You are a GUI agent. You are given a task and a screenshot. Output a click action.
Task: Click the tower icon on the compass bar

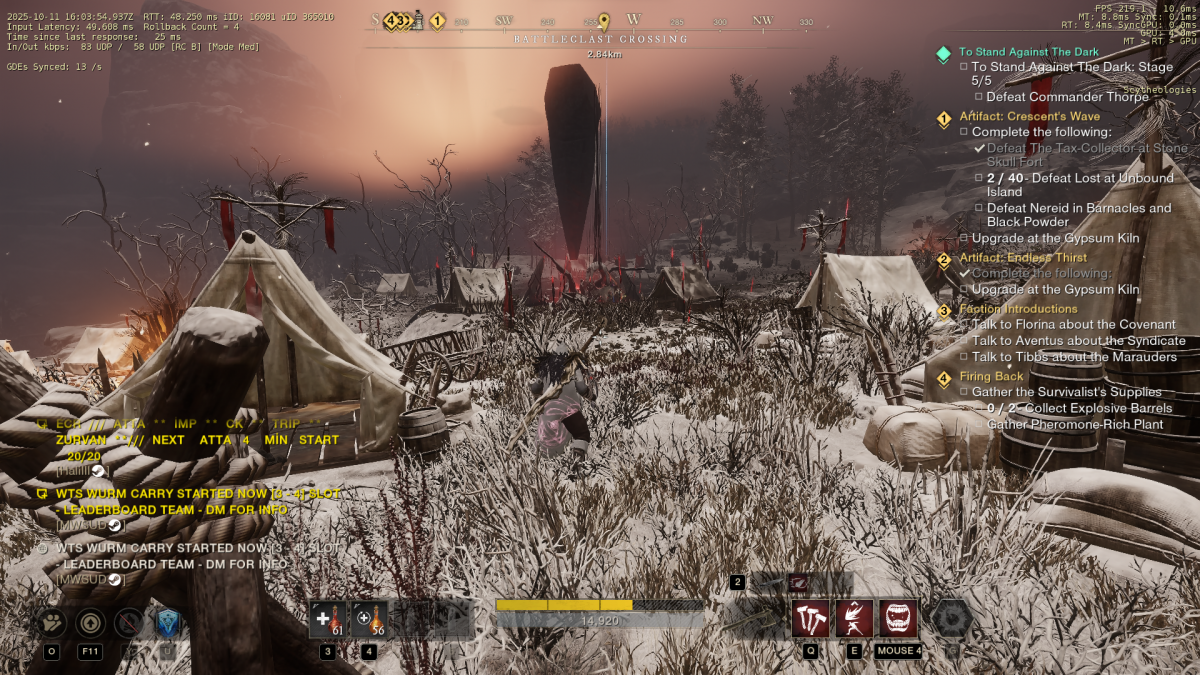418,20
